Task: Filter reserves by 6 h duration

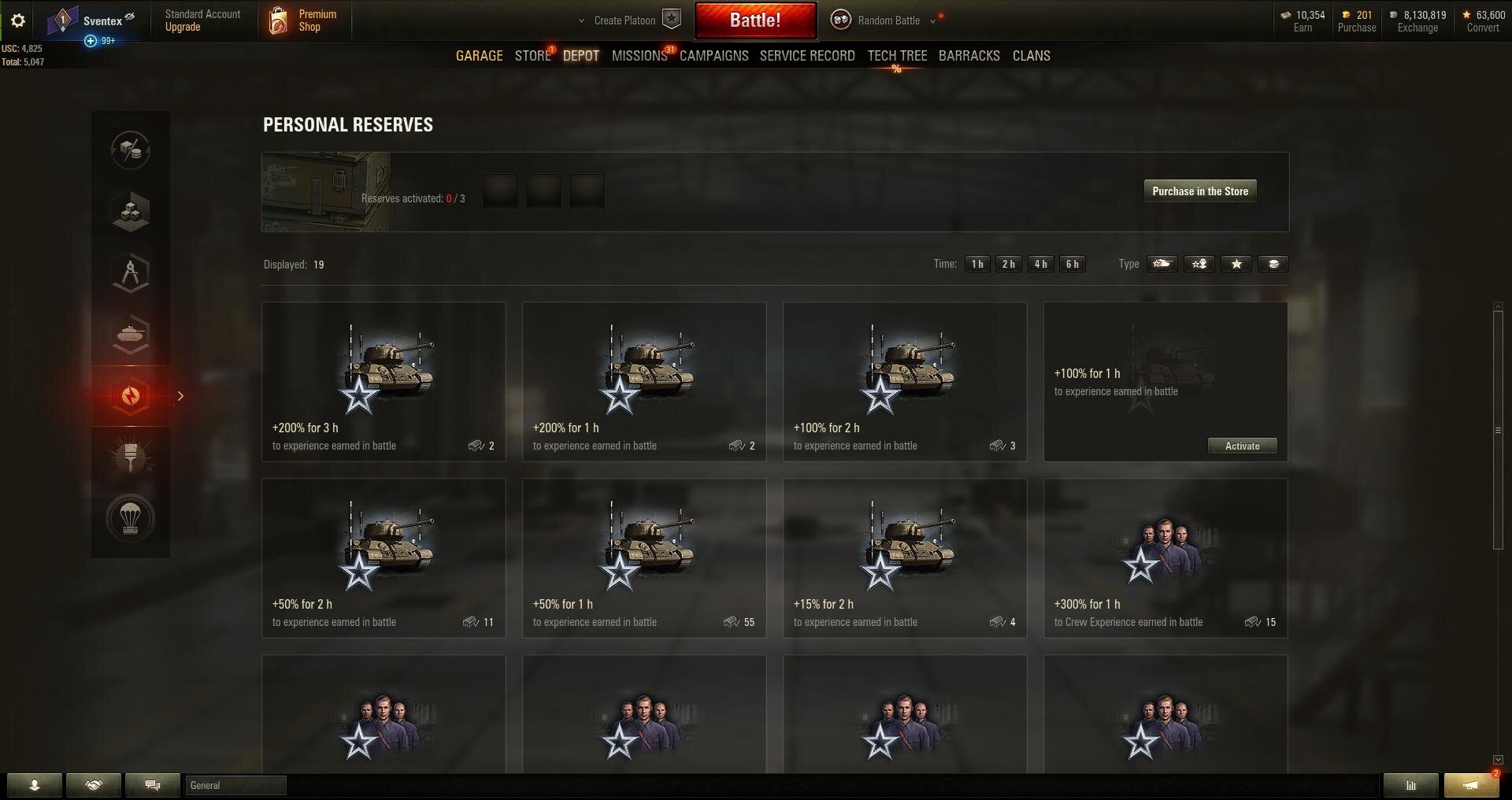Action: [x=1072, y=265]
